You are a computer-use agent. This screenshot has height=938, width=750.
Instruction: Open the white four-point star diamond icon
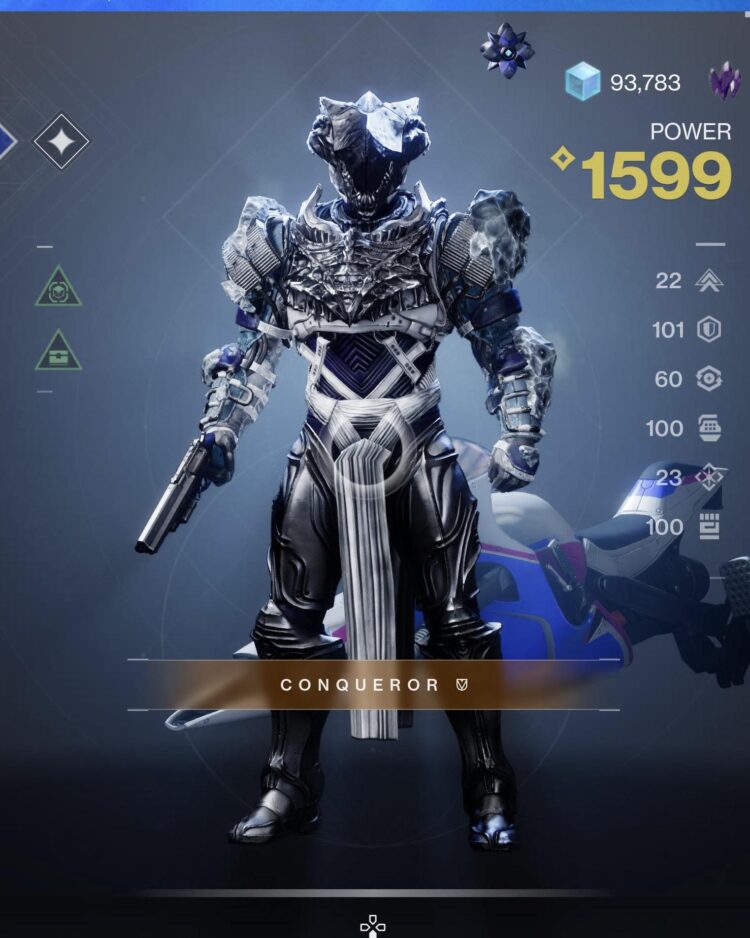61,141
